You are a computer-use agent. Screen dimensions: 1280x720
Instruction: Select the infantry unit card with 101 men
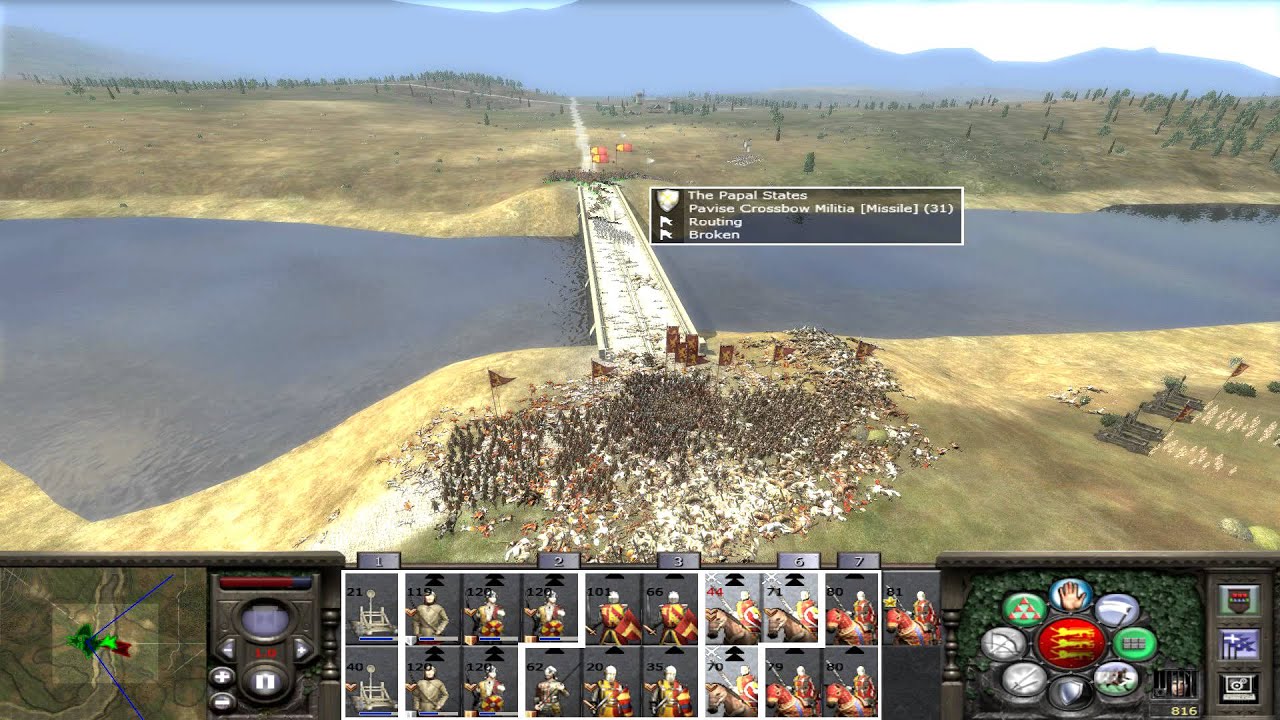tap(612, 609)
